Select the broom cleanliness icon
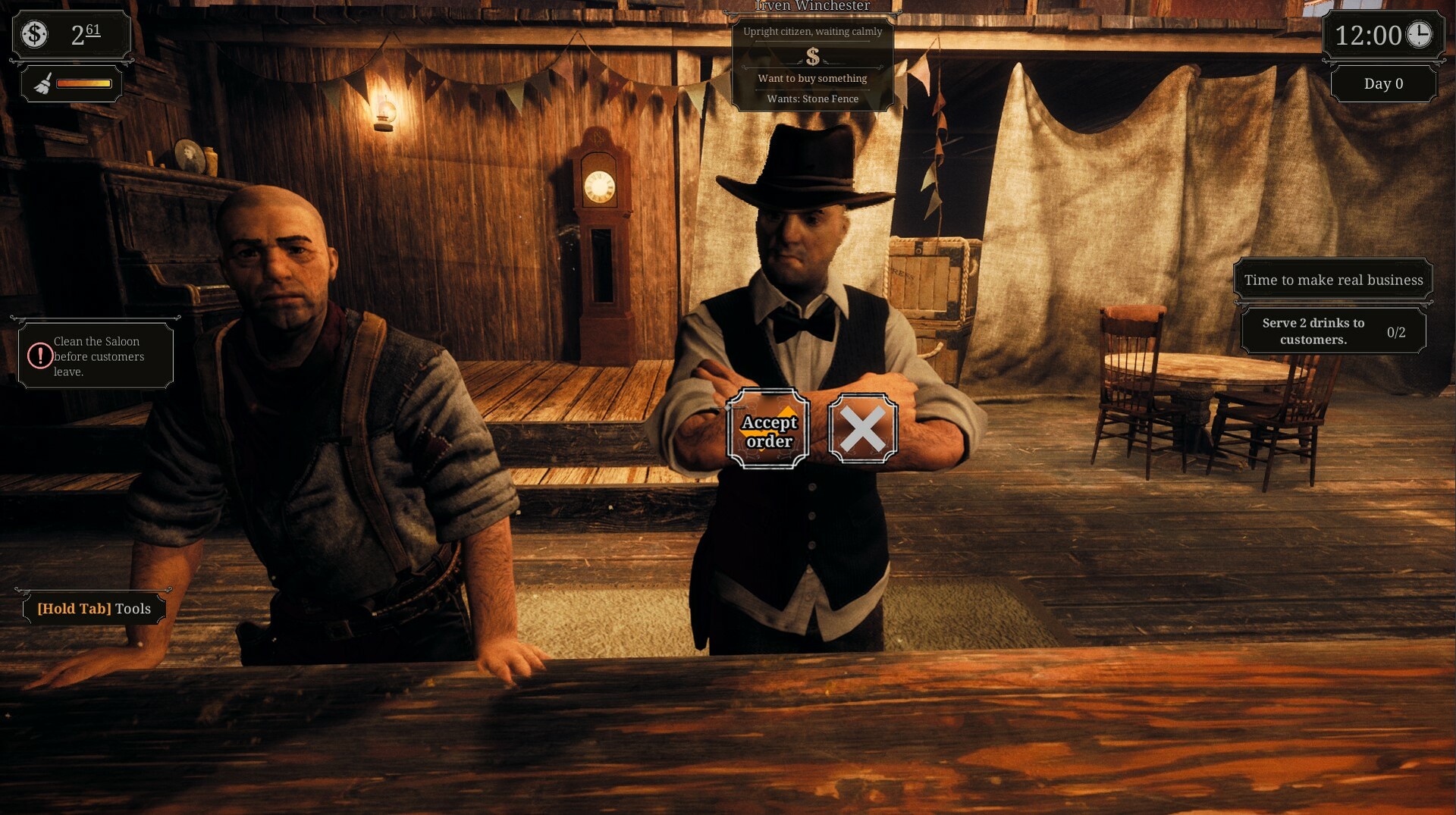The height and width of the screenshot is (815, 1456). pyautogui.click(x=42, y=83)
